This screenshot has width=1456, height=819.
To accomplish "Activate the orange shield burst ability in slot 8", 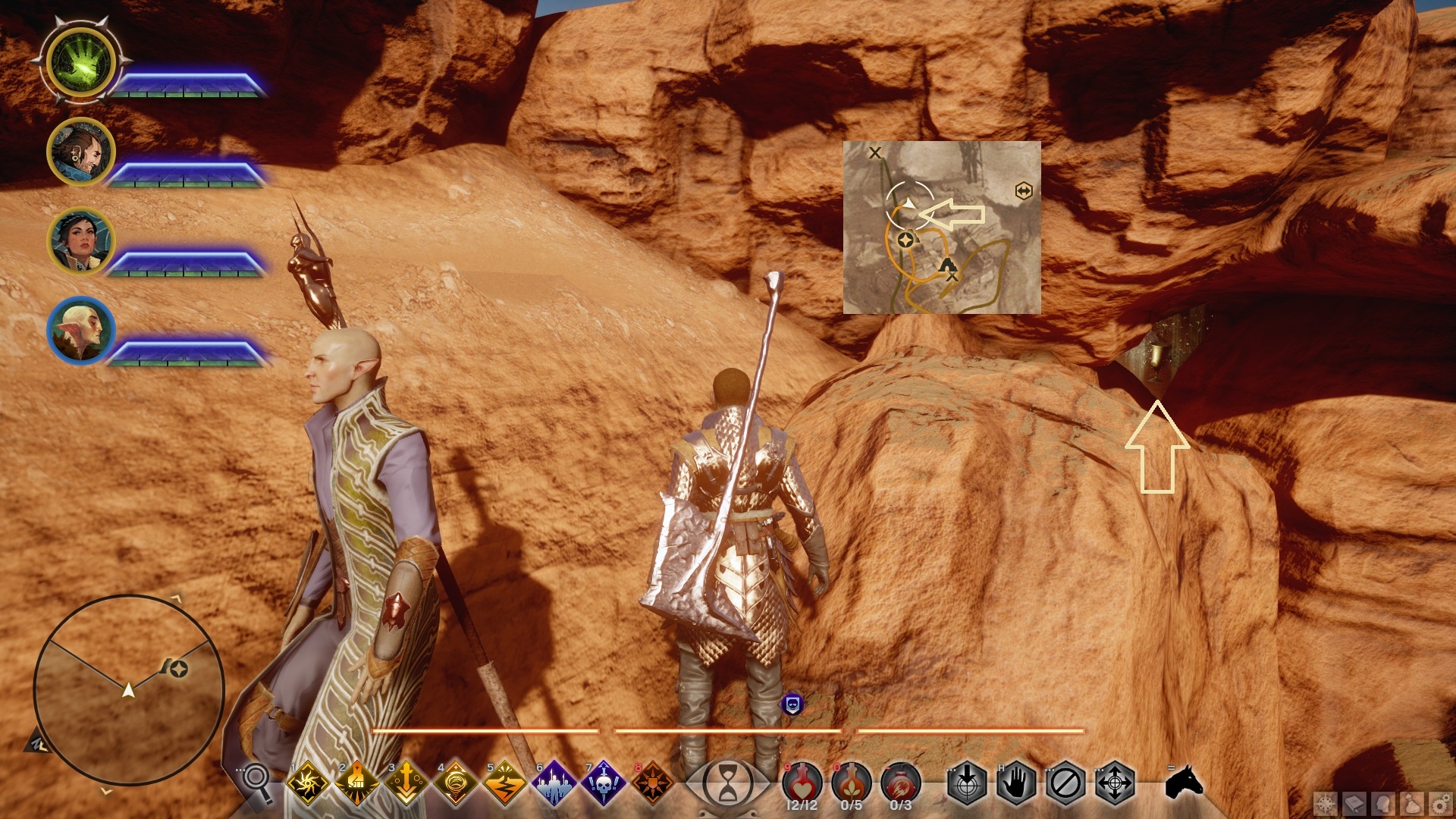I will [x=653, y=783].
